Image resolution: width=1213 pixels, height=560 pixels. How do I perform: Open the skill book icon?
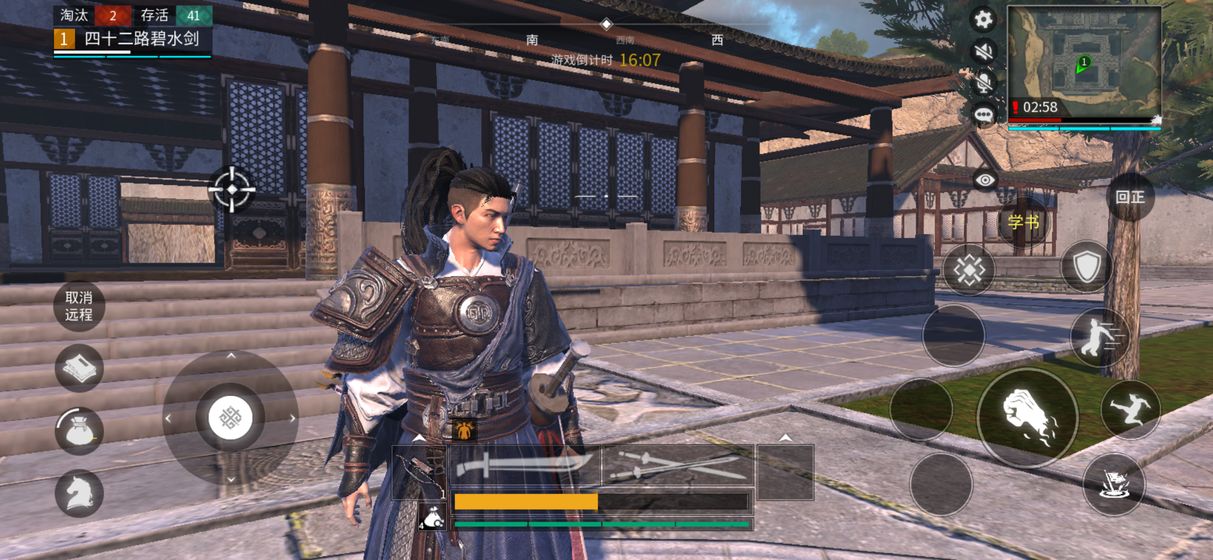coord(79,368)
